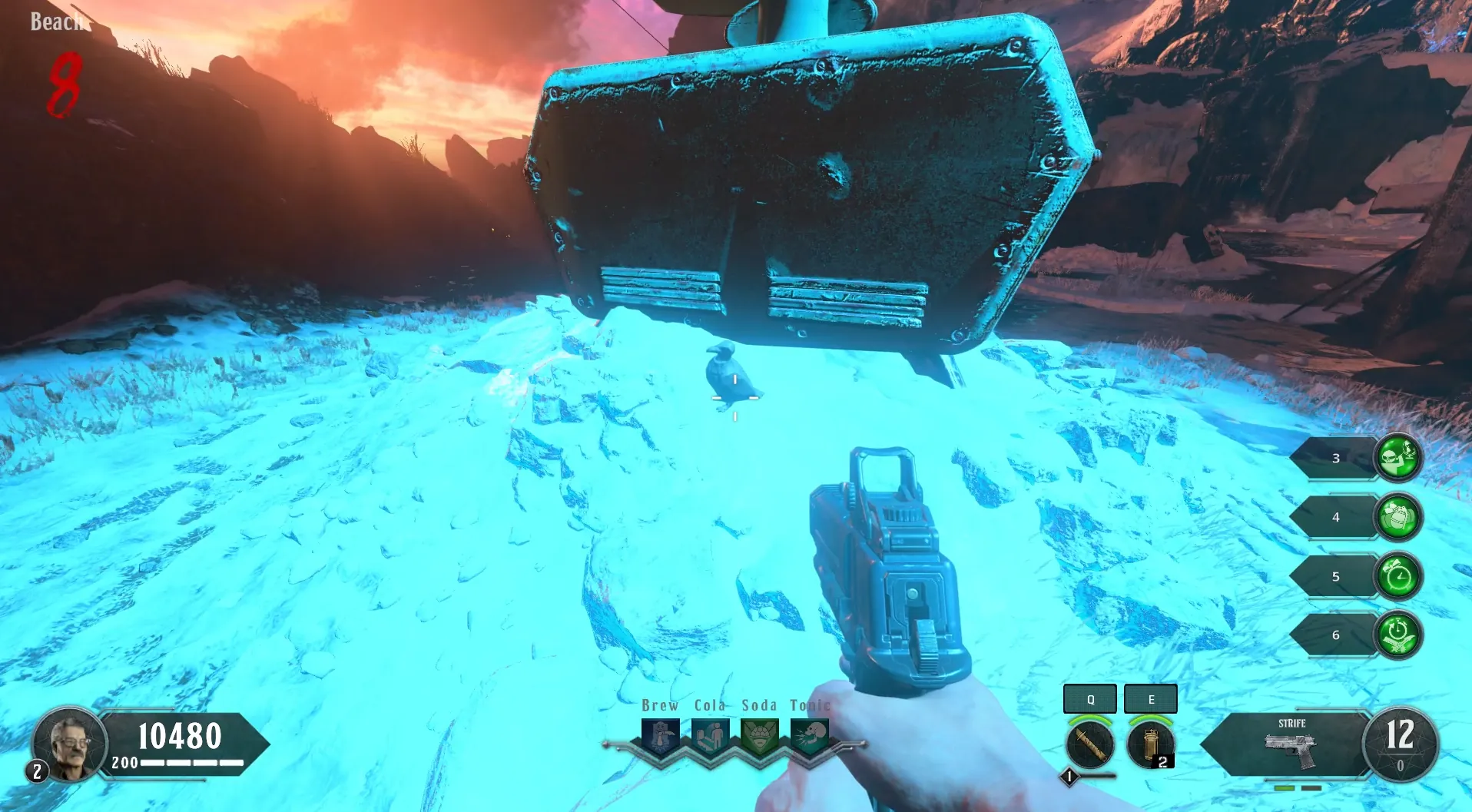Activate the special weapon equipment icon

1089,744
